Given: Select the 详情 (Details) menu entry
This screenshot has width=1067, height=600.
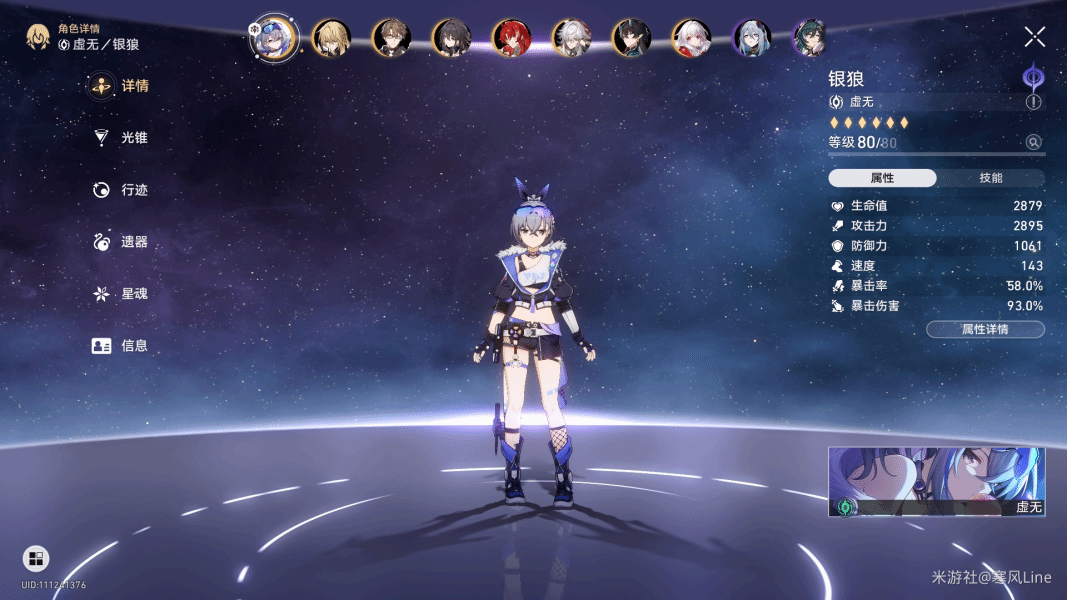Looking at the screenshot, I should [x=120, y=86].
